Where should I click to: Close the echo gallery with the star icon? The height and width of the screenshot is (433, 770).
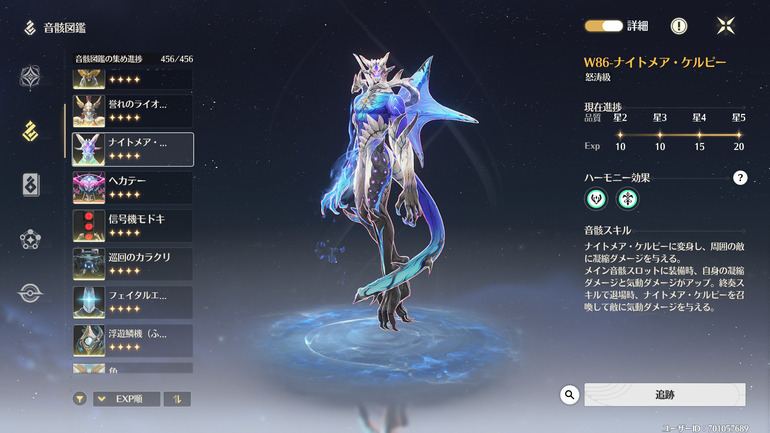727,26
